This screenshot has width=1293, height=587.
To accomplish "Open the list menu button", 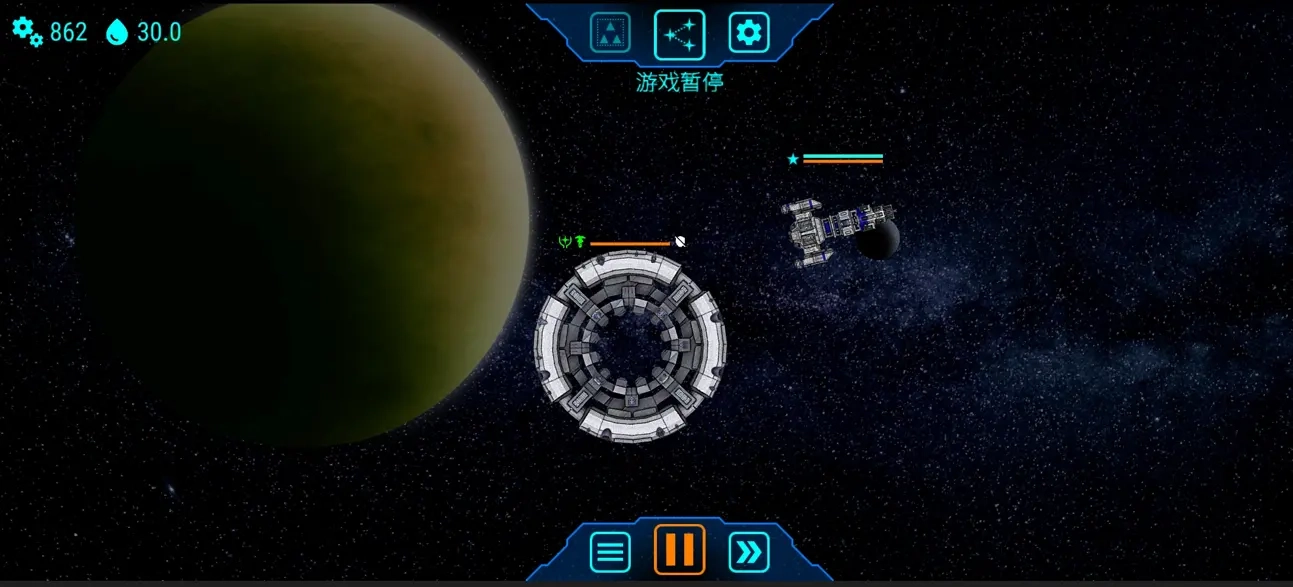I will point(610,551).
